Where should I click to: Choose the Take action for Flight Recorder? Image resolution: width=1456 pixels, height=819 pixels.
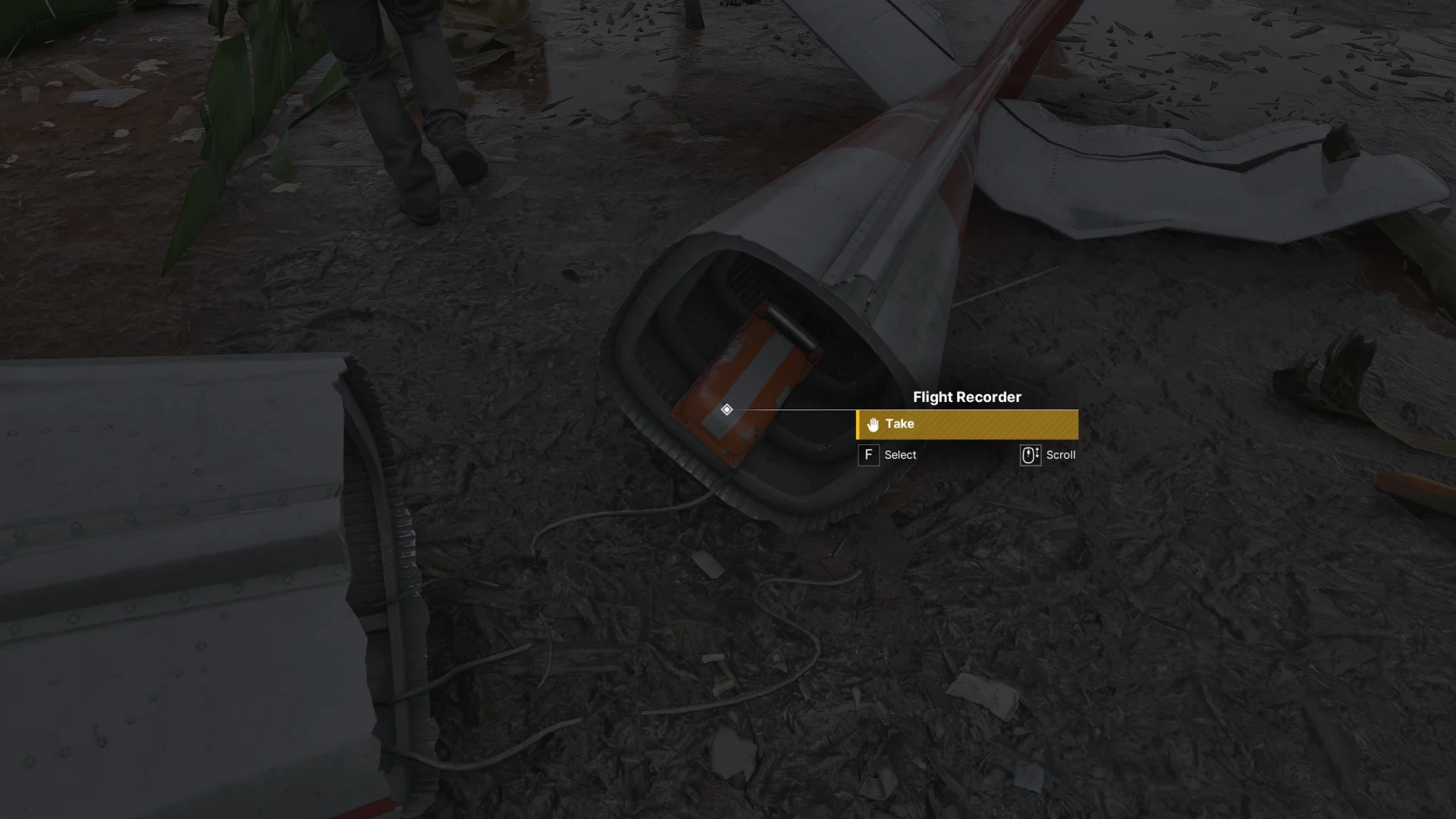tap(967, 424)
